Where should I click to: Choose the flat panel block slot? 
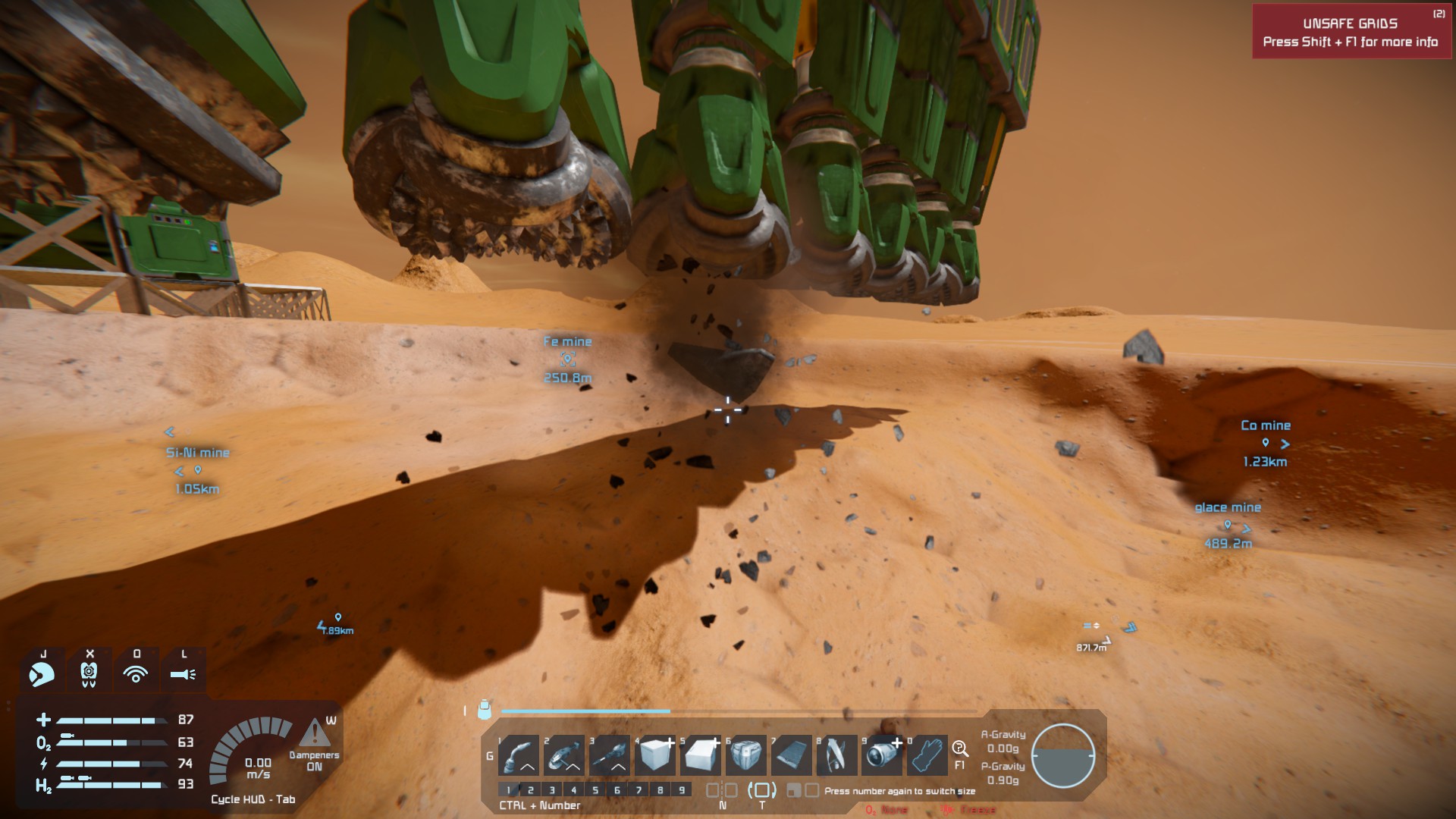pos(792,755)
